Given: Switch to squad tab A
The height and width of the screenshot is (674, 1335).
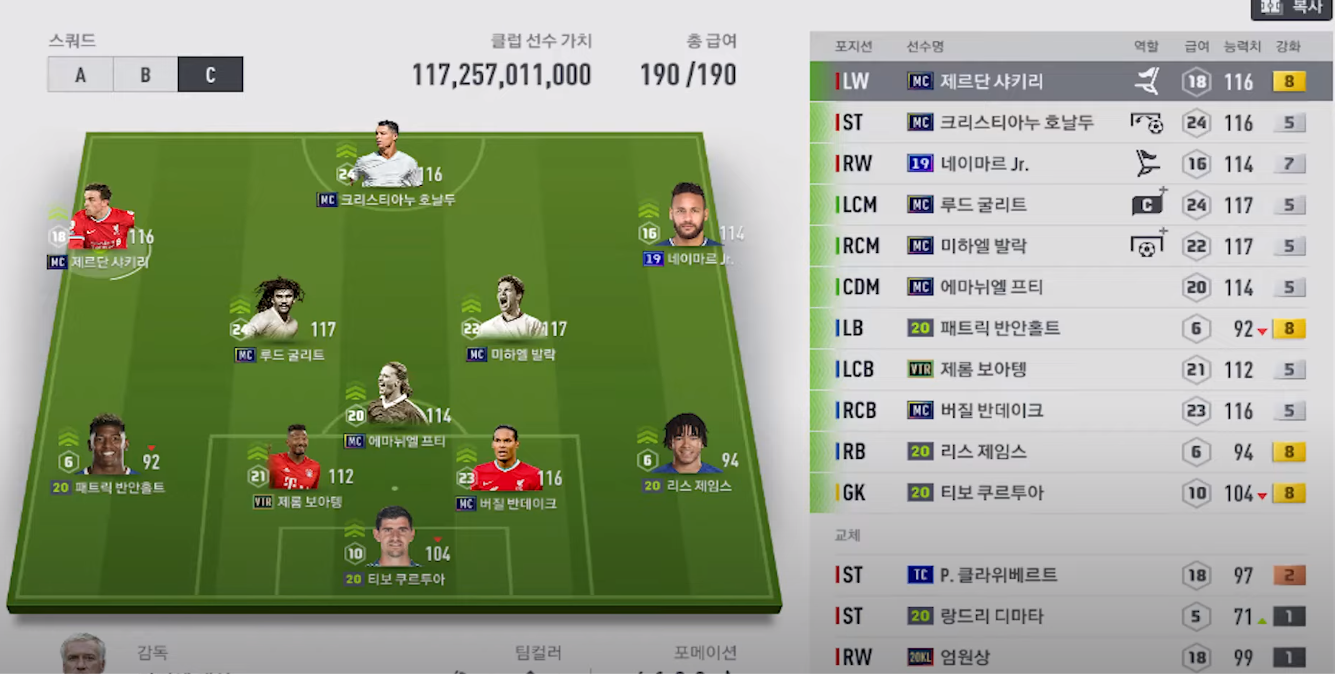Looking at the screenshot, I should click(80, 75).
